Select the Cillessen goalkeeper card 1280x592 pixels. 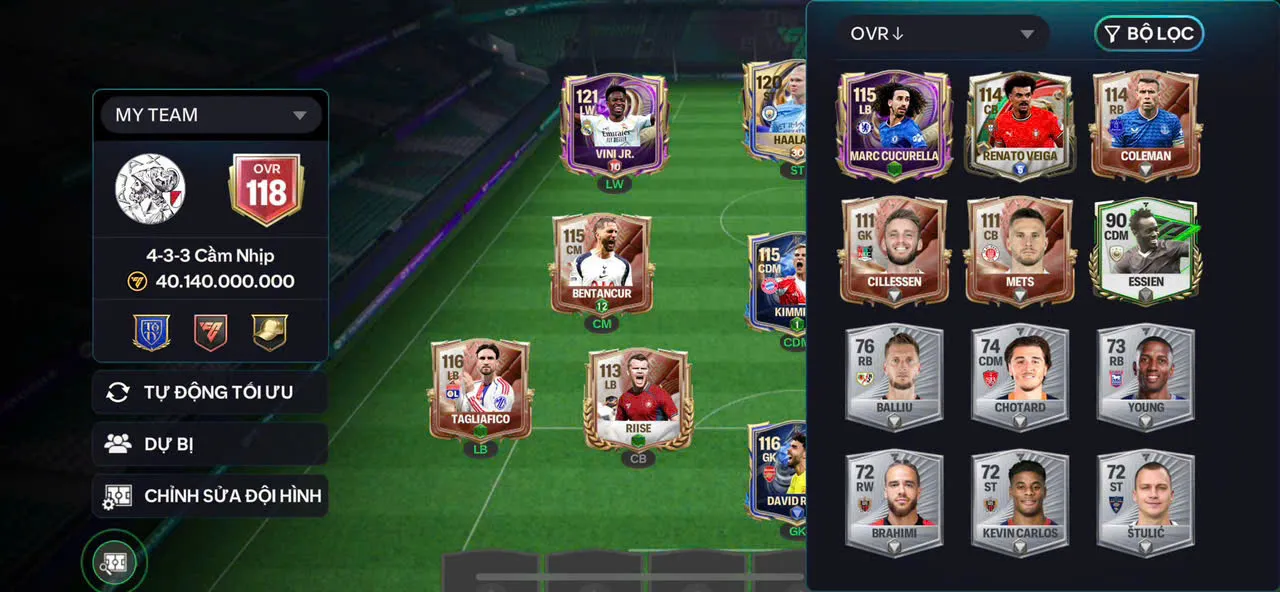(x=894, y=250)
